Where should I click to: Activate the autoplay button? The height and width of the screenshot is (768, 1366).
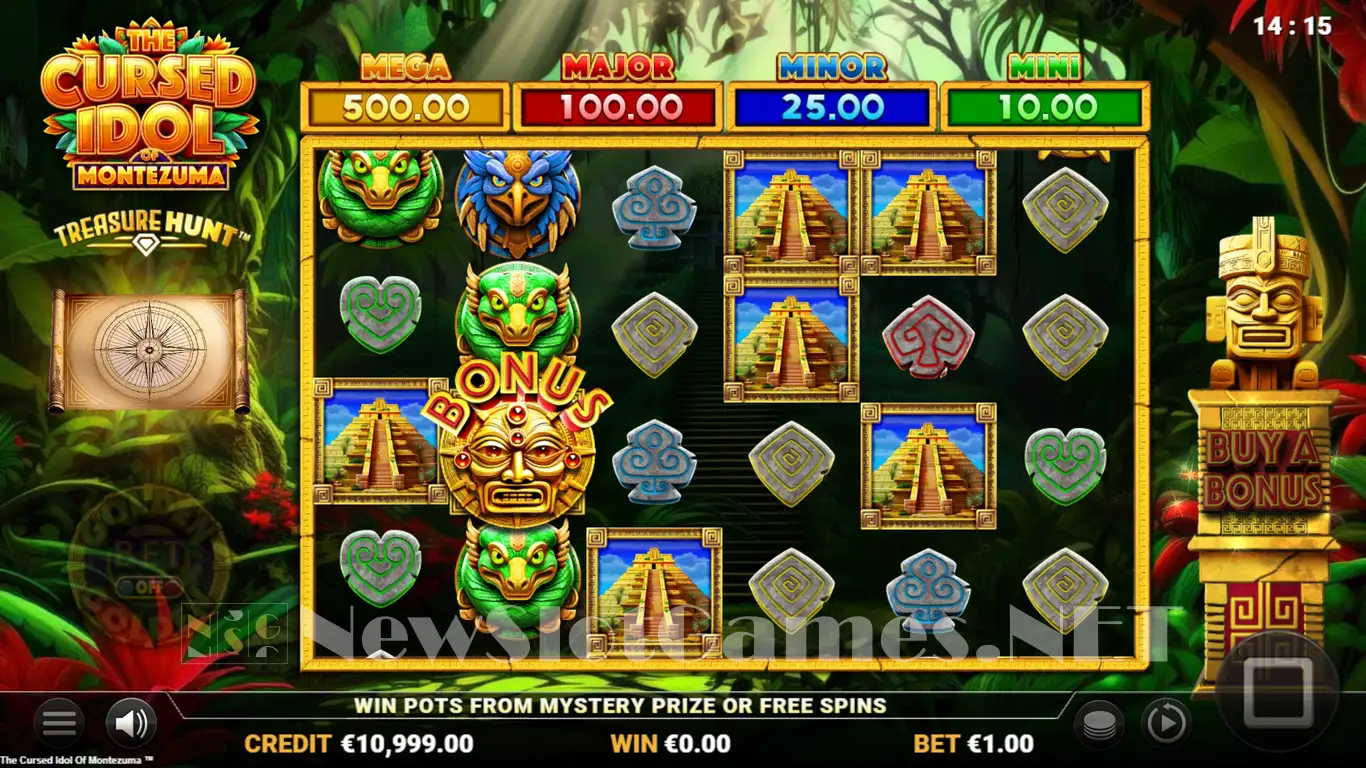pyautogui.click(x=1166, y=722)
